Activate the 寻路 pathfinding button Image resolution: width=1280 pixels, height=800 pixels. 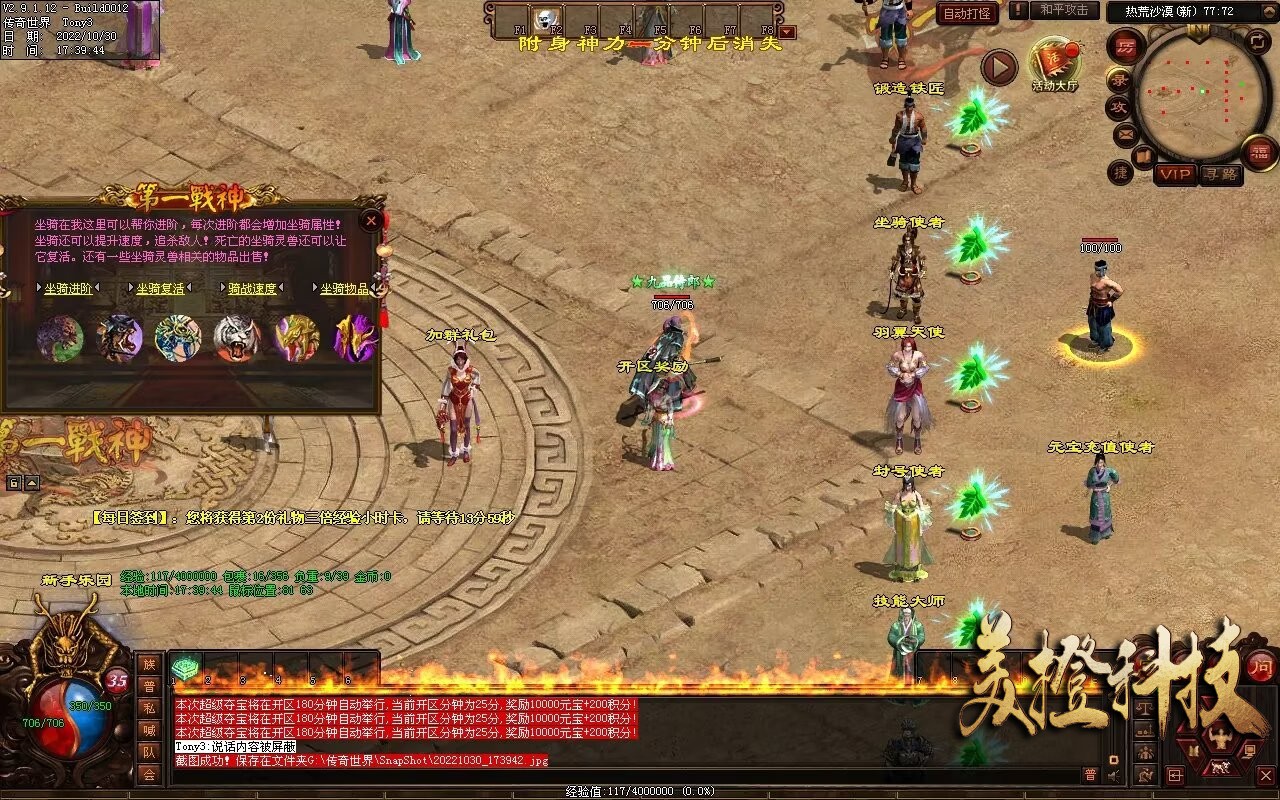(x=1220, y=174)
